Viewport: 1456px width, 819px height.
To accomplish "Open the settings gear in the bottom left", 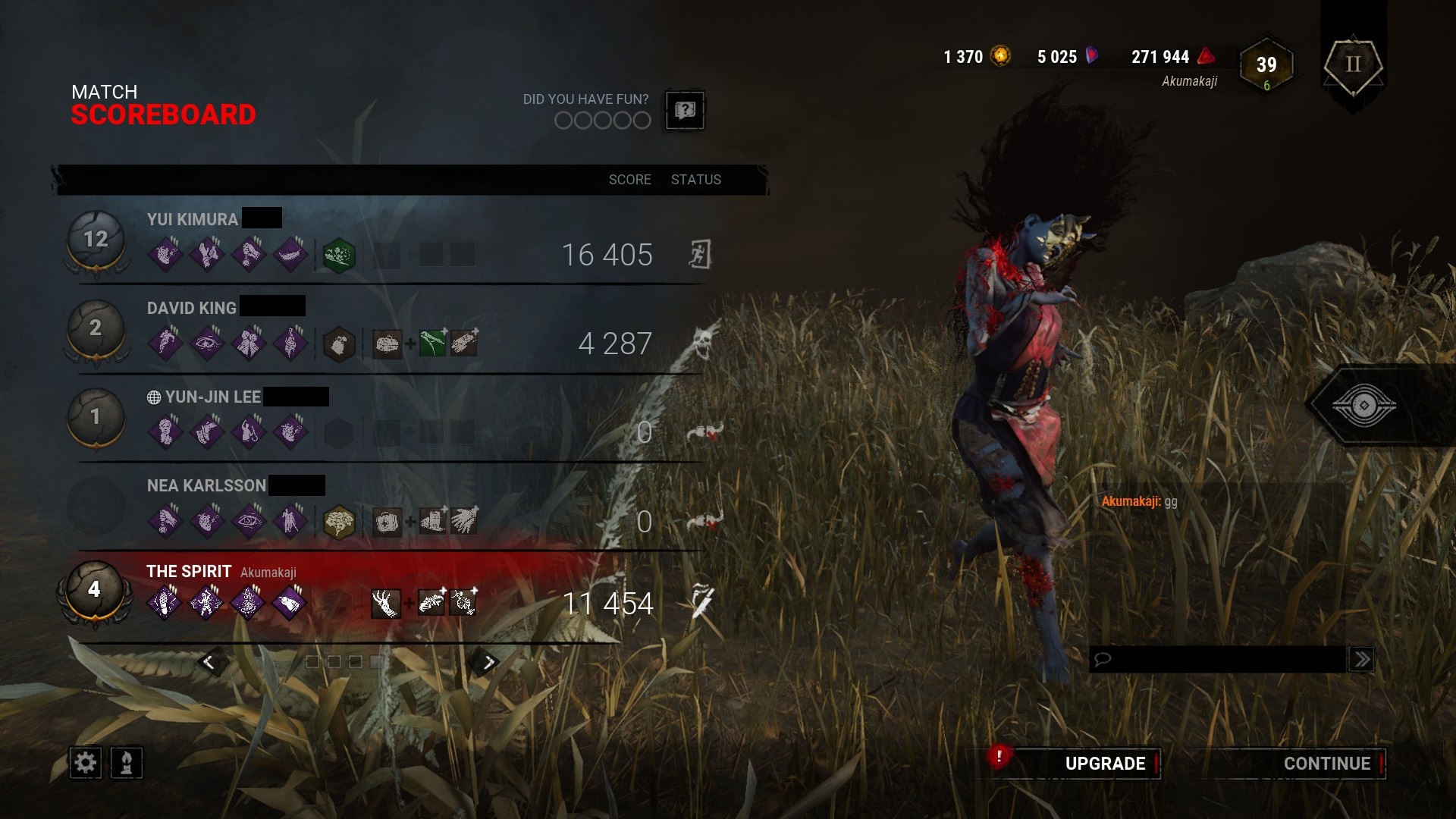I will pos(86,764).
